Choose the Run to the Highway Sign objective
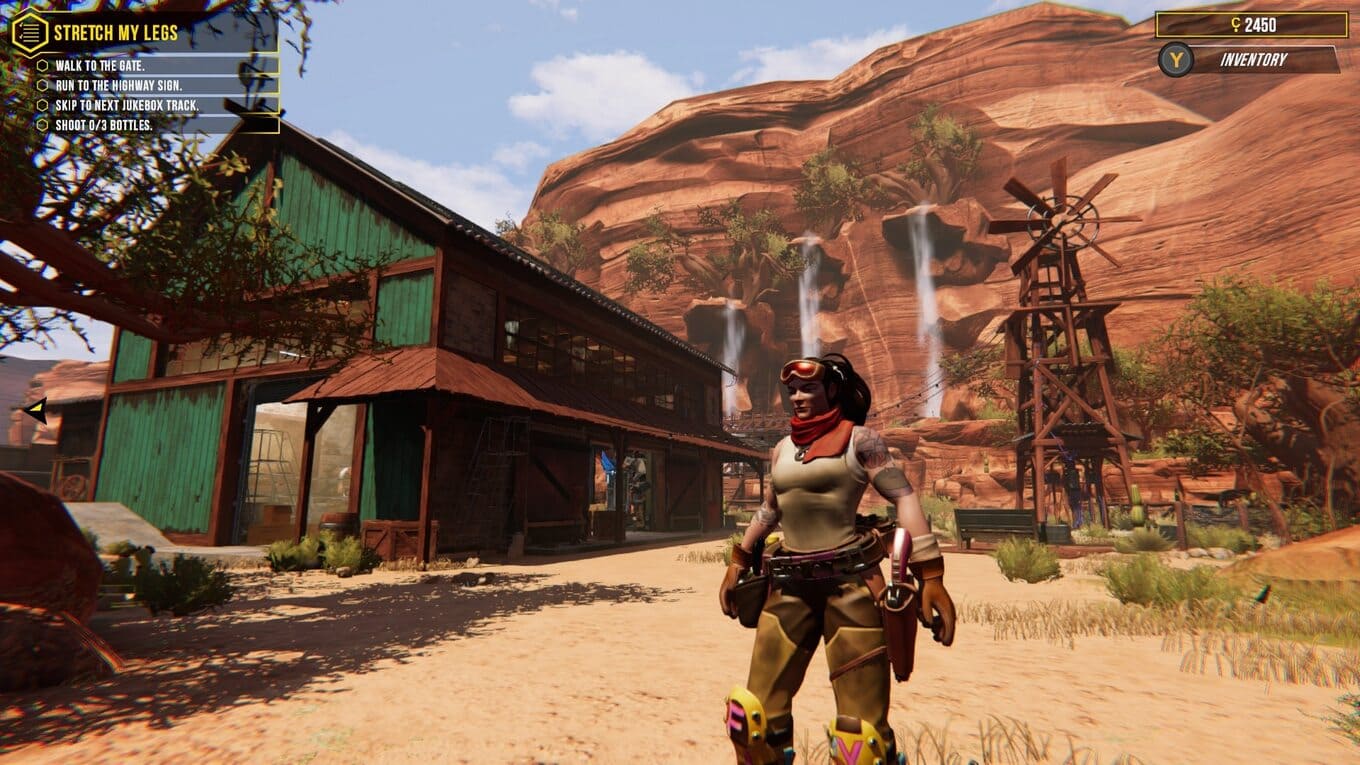This screenshot has height=765, width=1360. [x=118, y=85]
